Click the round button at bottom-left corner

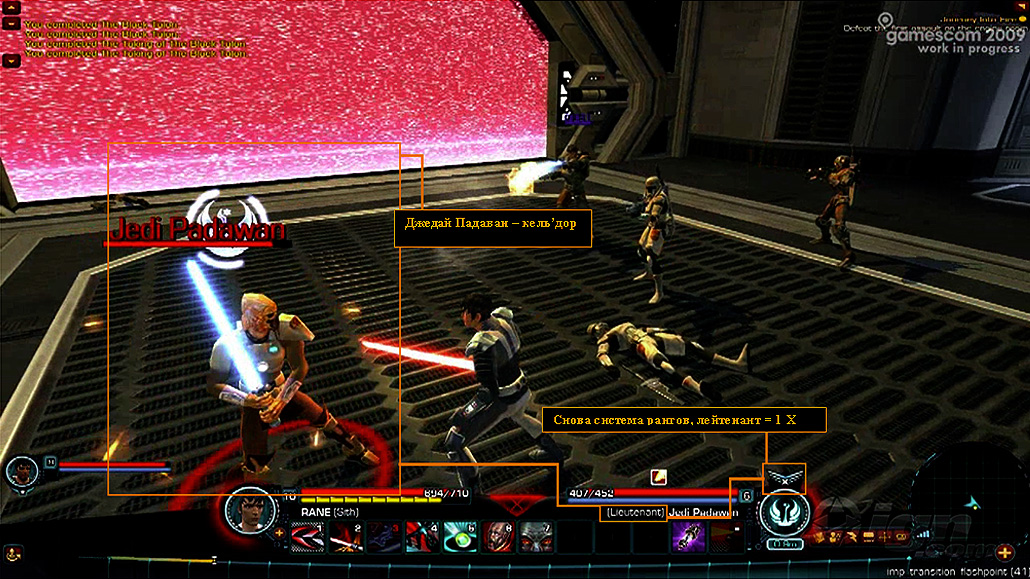(13, 553)
